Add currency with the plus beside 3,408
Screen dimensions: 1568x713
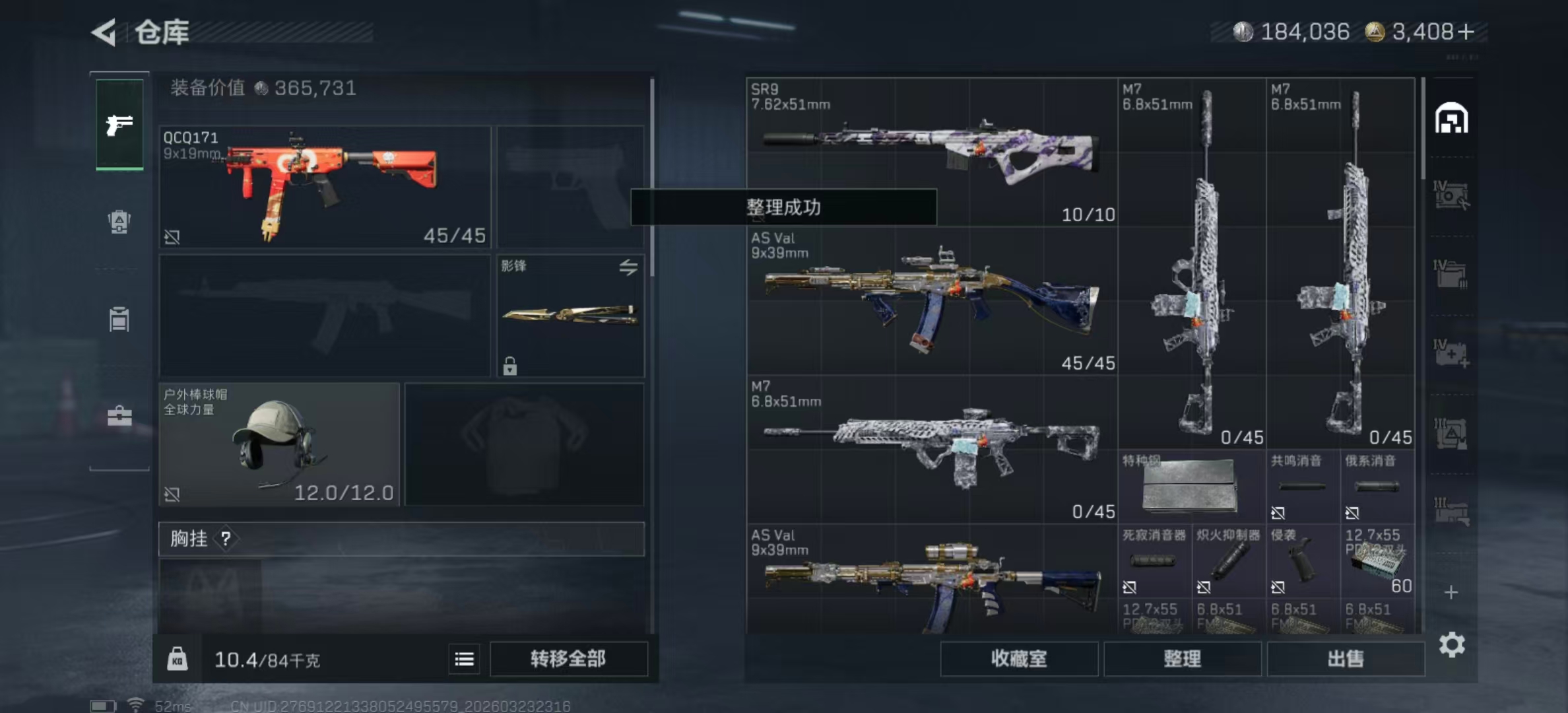[x=1466, y=32]
